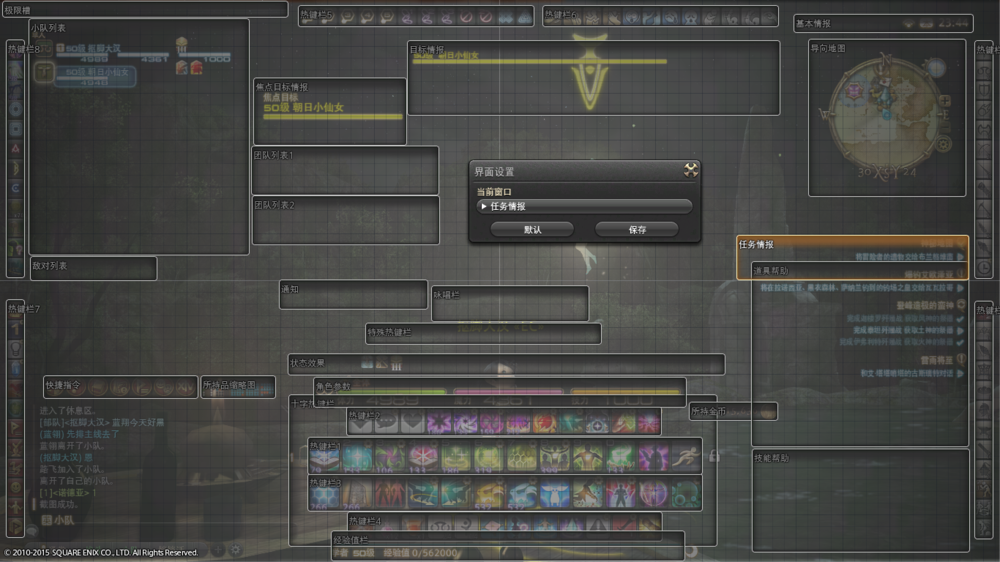
Task: Select the 技能帮助 skill help panel
Action: [860, 500]
